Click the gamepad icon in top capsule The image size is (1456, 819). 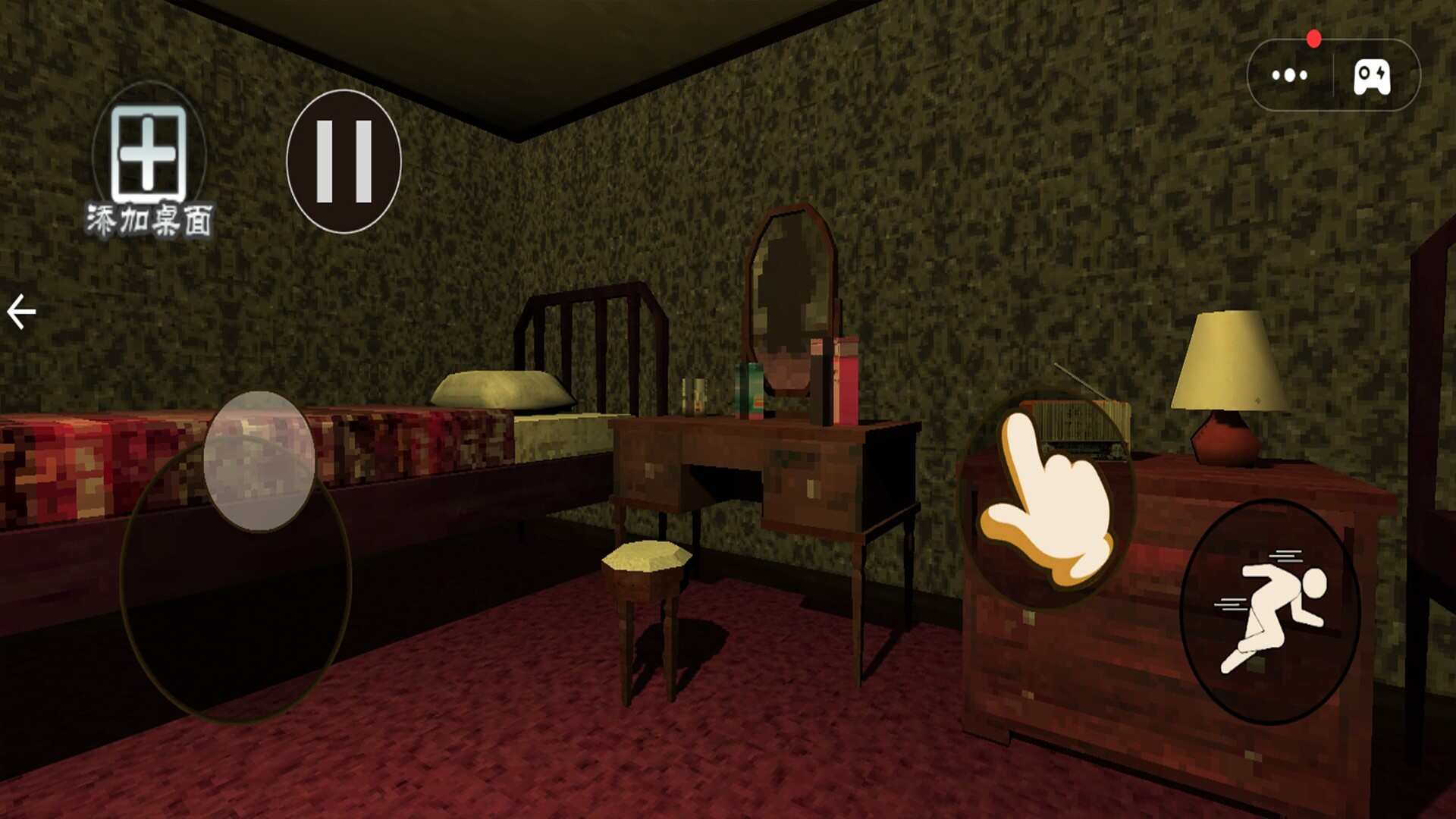click(1372, 77)
